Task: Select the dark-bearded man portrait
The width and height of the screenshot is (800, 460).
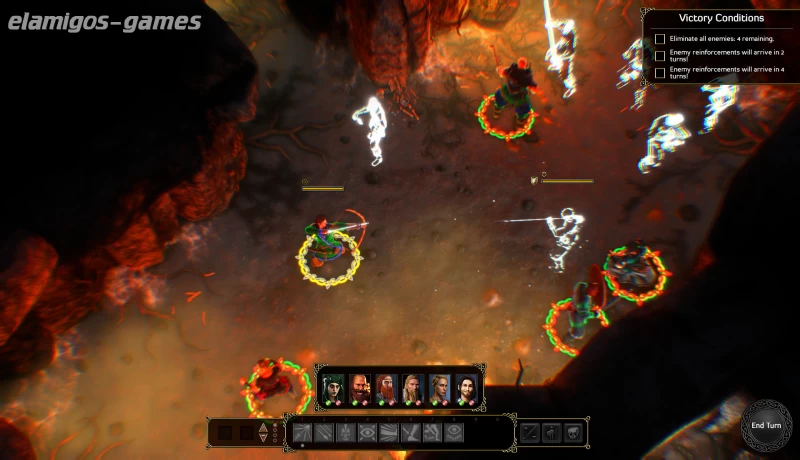Action: click(x=360, y=389)
